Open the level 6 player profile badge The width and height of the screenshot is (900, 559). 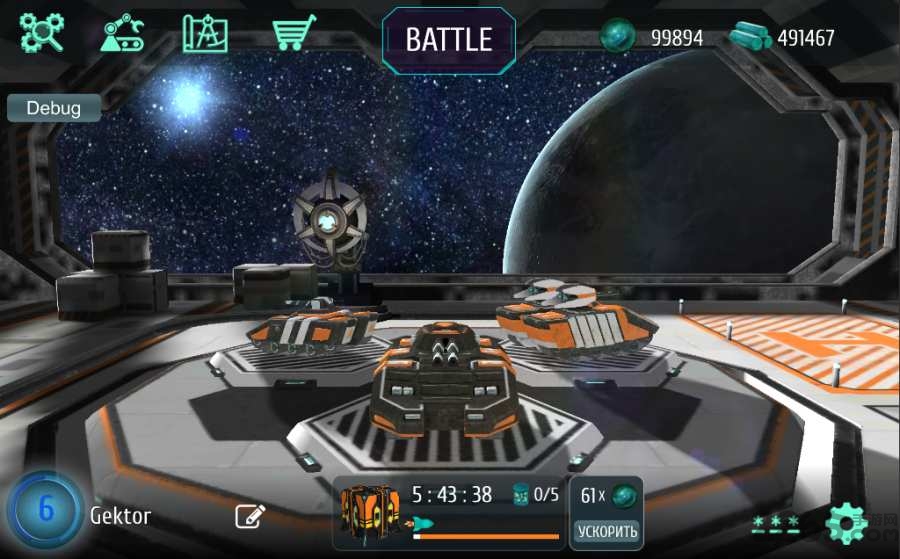(46, 509)
